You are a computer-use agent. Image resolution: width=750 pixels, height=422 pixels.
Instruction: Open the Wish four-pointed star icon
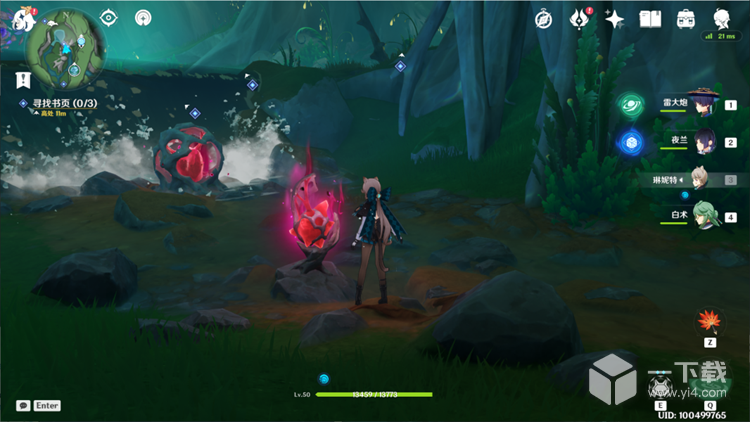point(615,19)
